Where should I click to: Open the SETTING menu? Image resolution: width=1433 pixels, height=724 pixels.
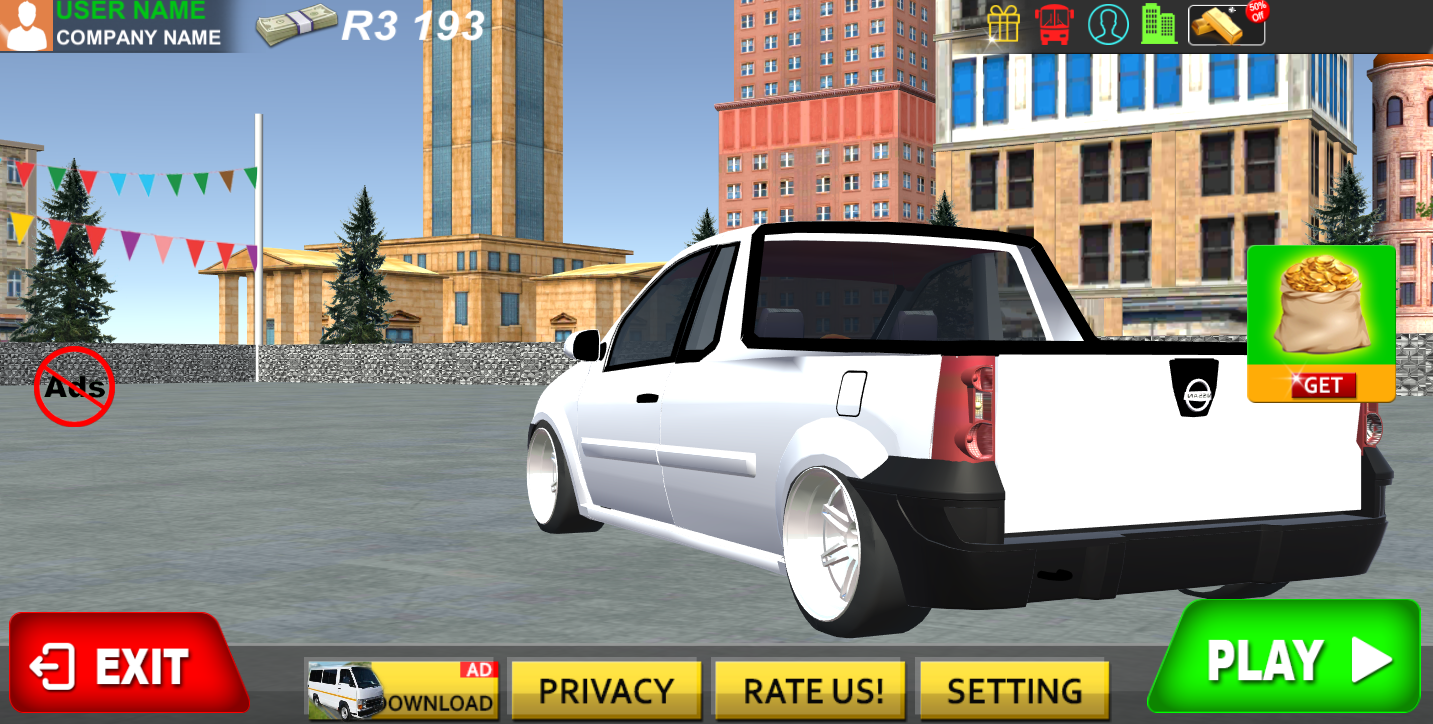click(x=1011, y=689)
